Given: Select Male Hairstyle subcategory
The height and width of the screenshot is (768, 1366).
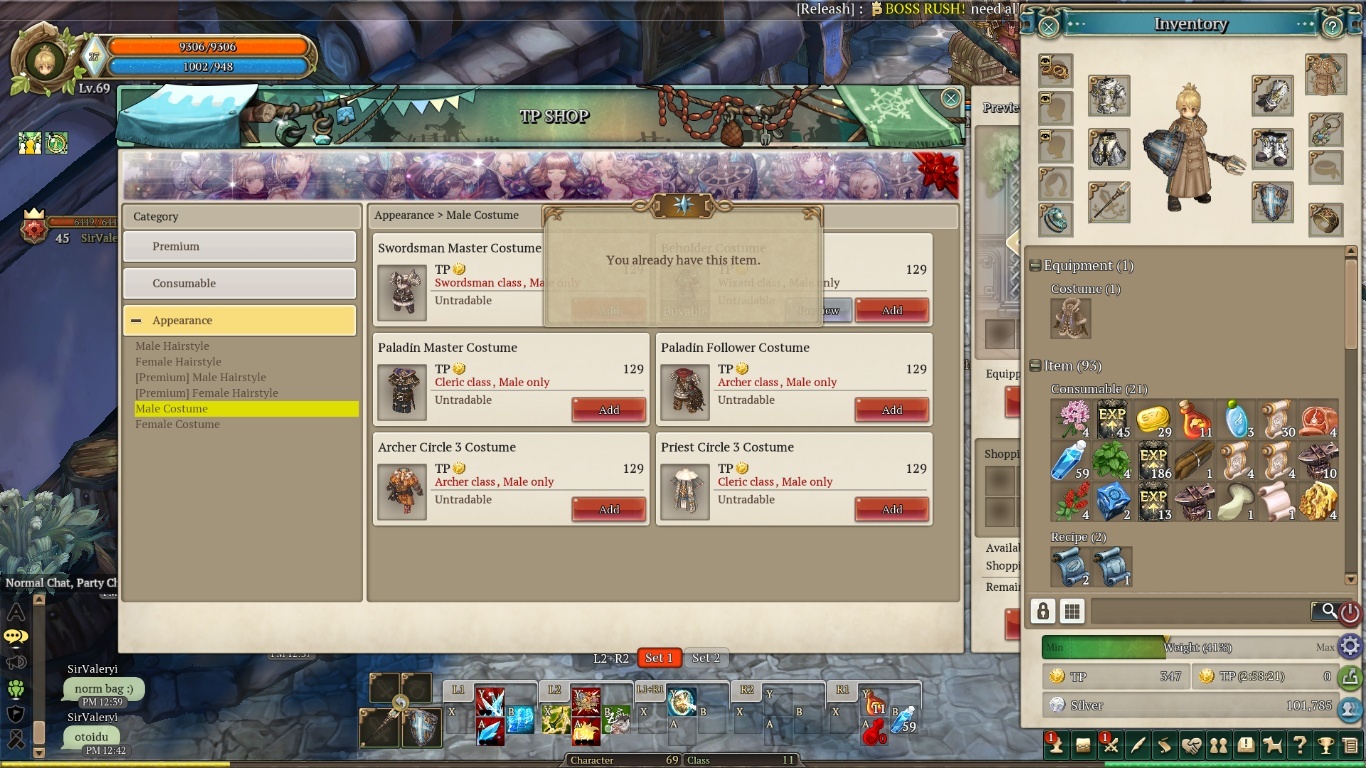Looking at the screenshot, I should pos(172,346).
